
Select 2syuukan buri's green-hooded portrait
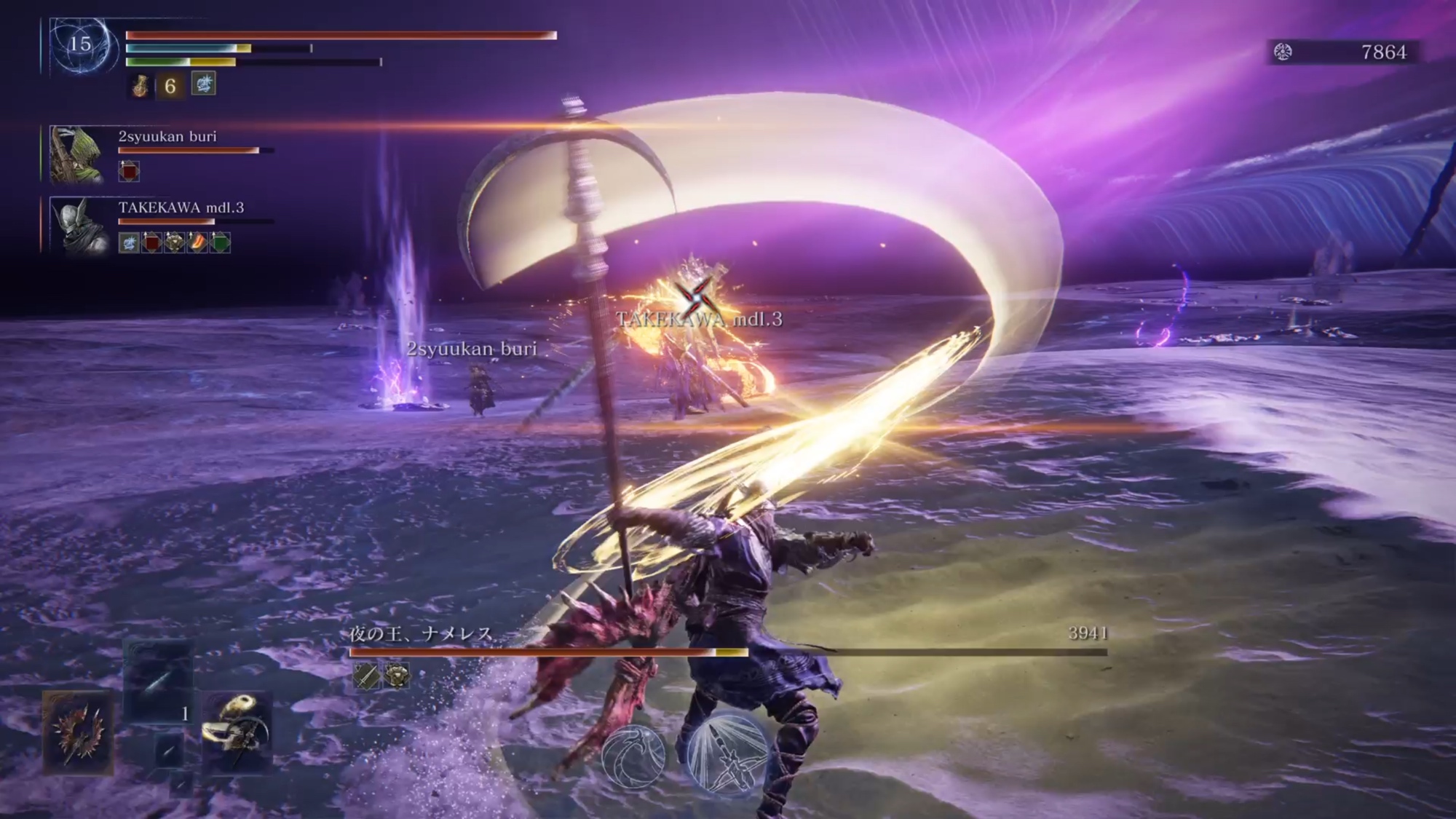click(76, 154)
